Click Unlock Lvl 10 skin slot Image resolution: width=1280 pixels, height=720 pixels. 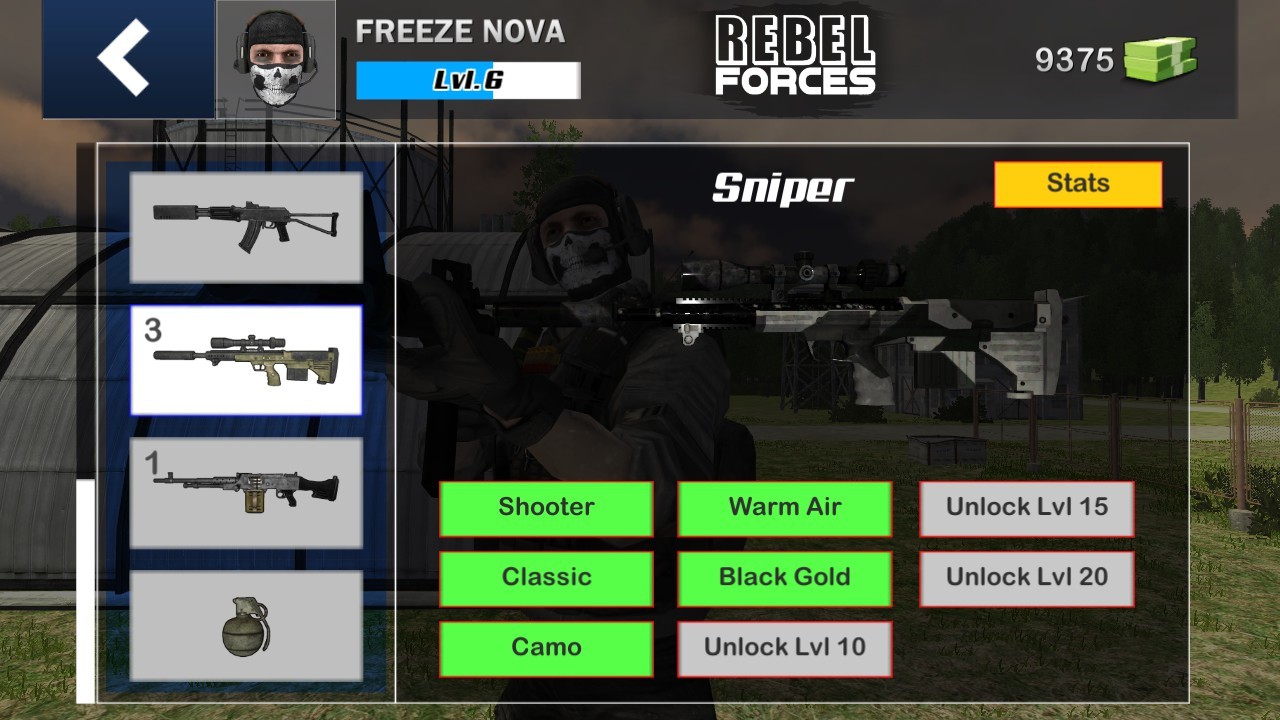784,647
